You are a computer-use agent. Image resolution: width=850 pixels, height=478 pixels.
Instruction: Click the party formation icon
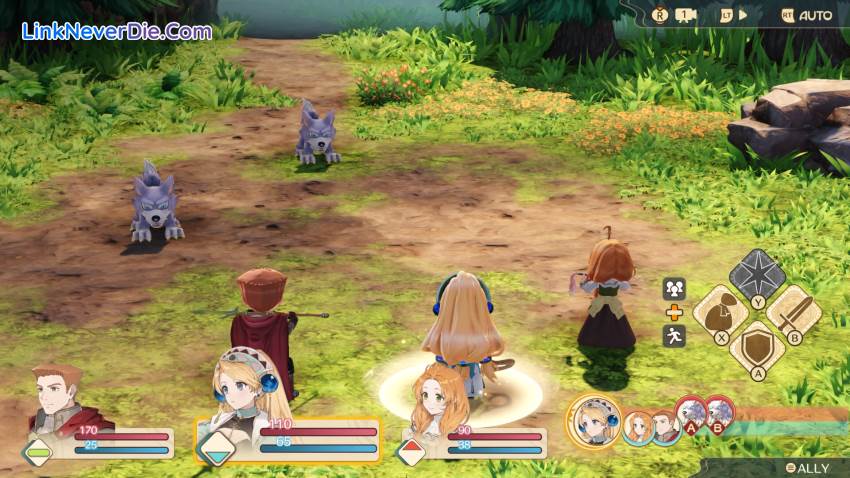(x=674, y=288)
